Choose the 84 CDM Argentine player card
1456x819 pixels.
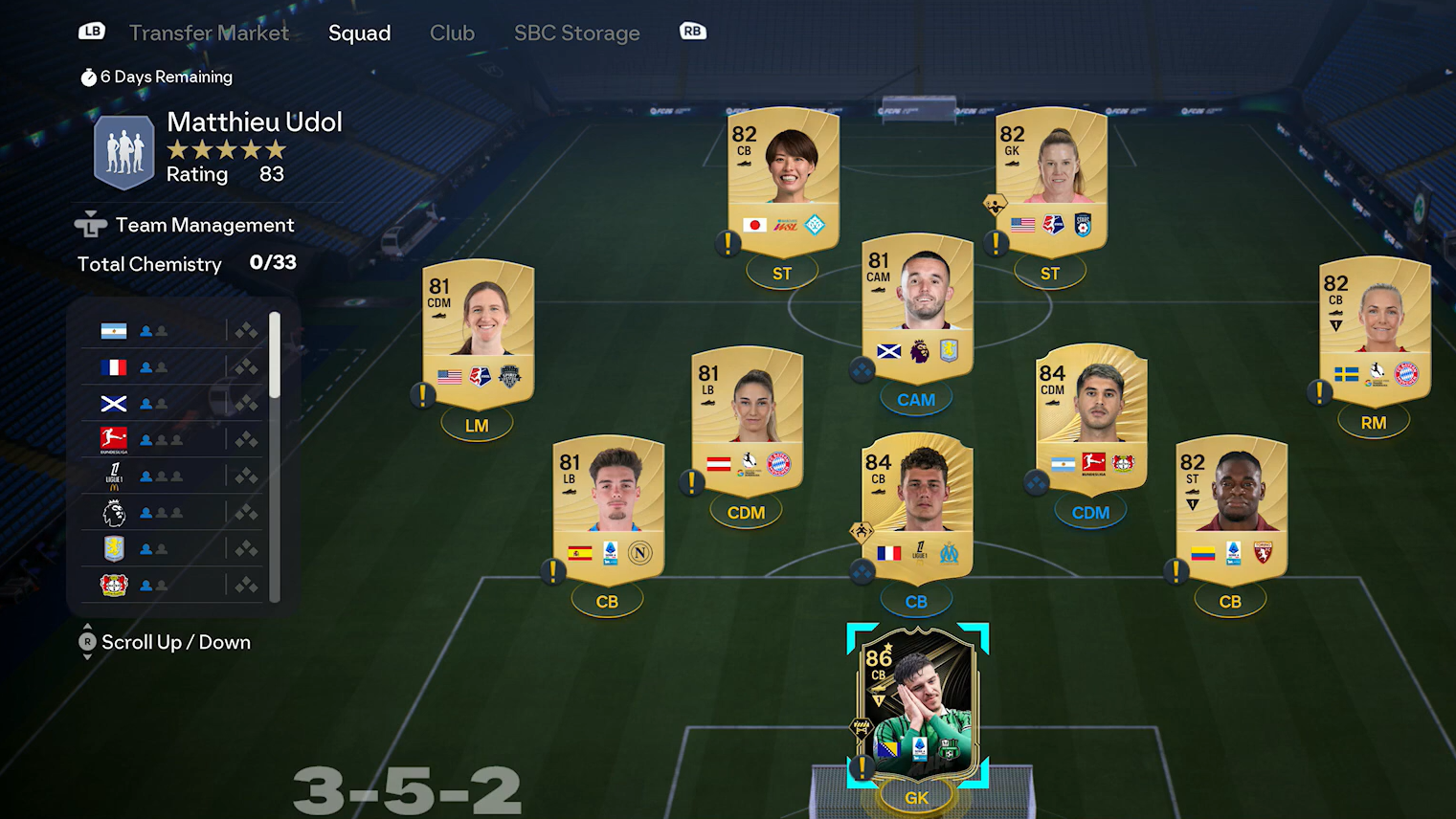tap(1090, 419)
